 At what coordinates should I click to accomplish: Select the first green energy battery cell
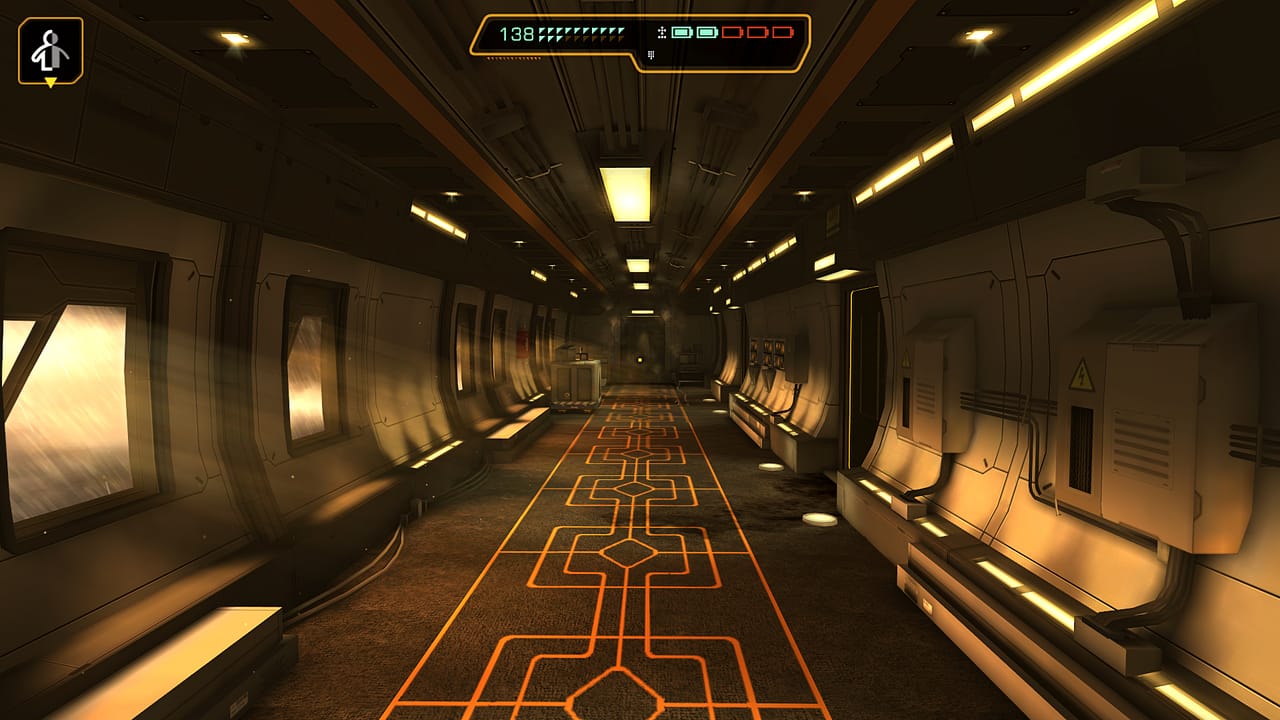[x=681, y=33]
